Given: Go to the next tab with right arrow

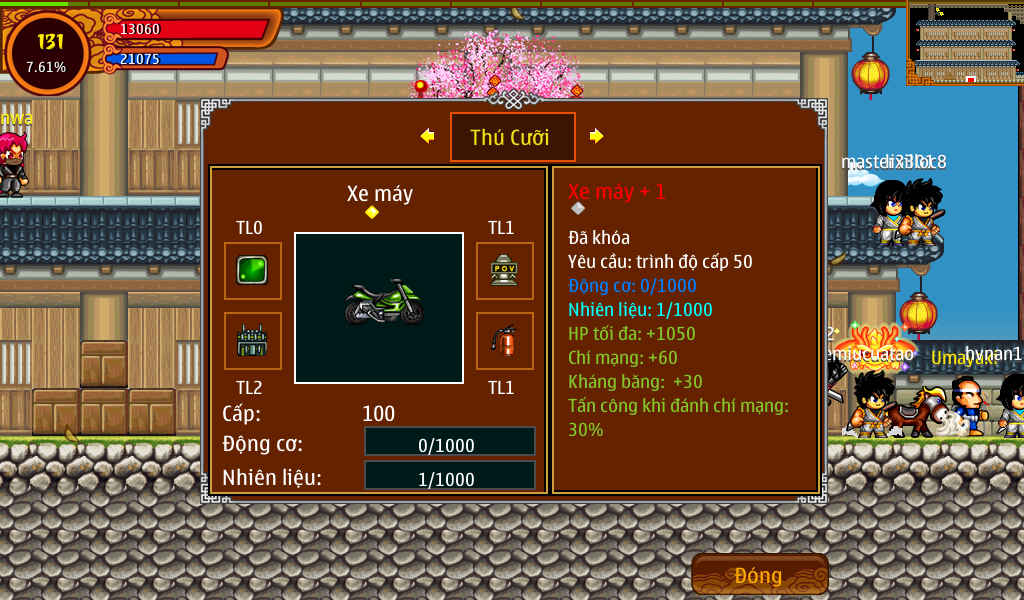Looking at the screenshot, I should (x=597, y=136).
